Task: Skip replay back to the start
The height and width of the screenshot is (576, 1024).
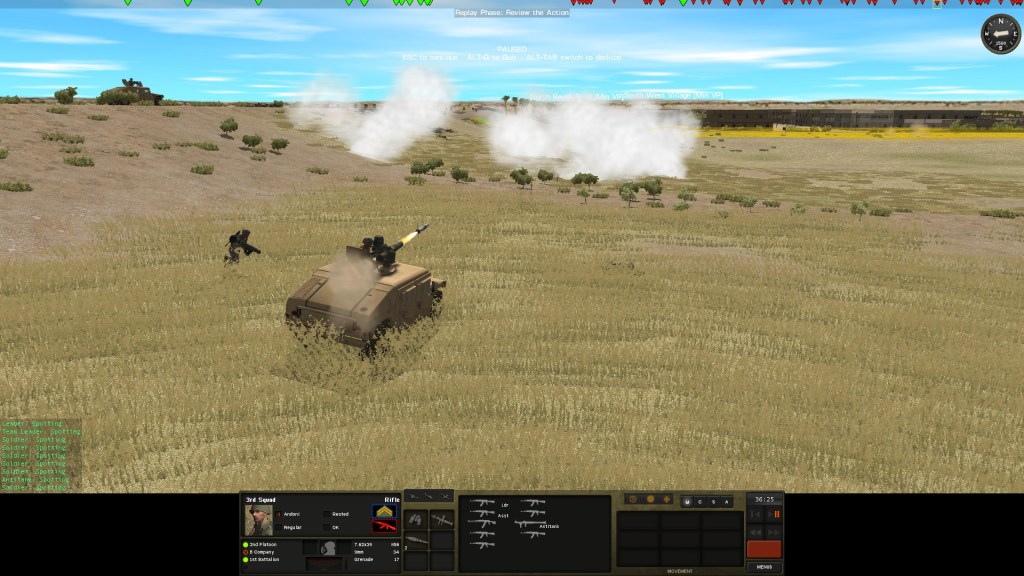Action: pyautogui.click(x=755, y=514)
